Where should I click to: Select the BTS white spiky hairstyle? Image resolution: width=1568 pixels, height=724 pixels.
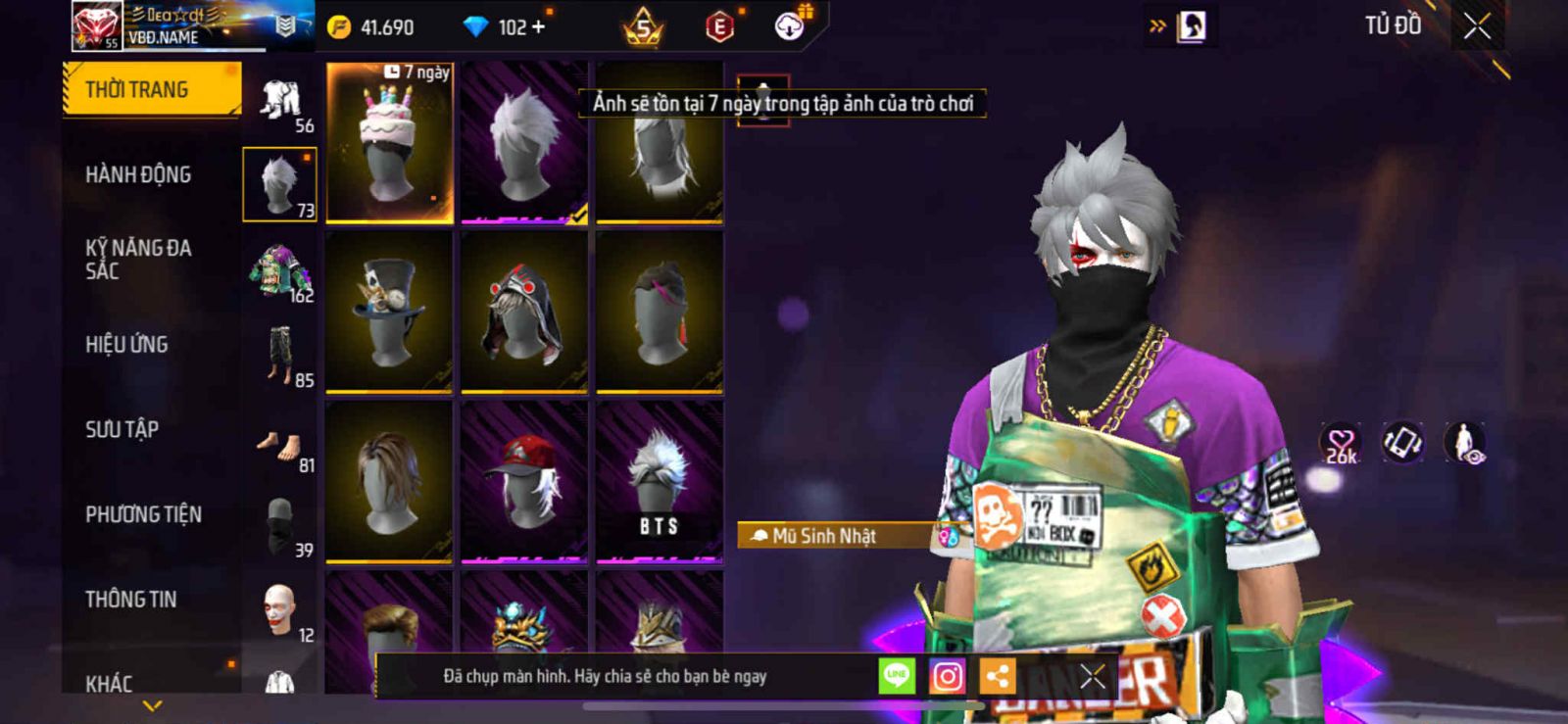[x=660, y=481]
